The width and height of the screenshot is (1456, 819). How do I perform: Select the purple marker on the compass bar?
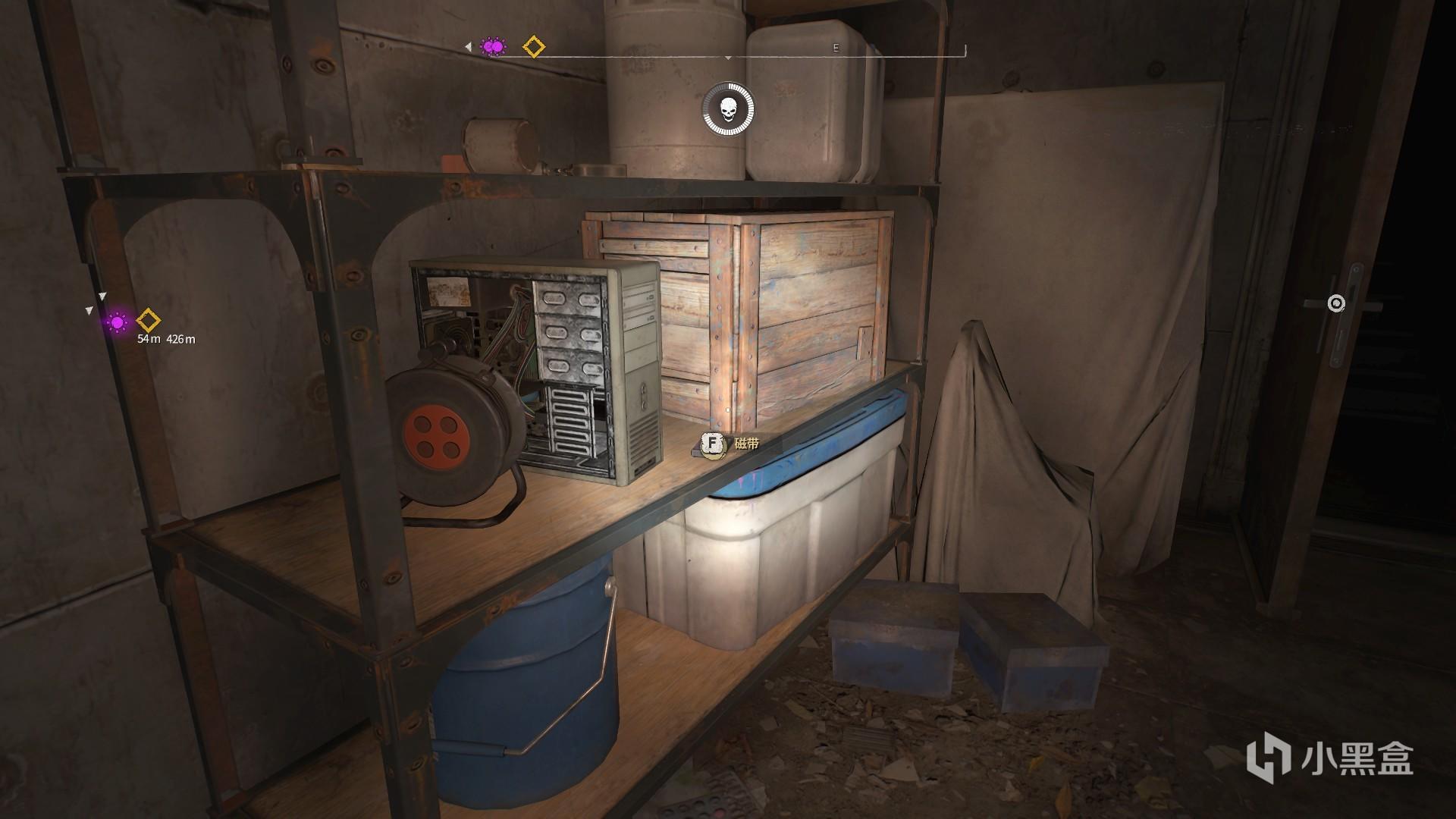(494, 47)
